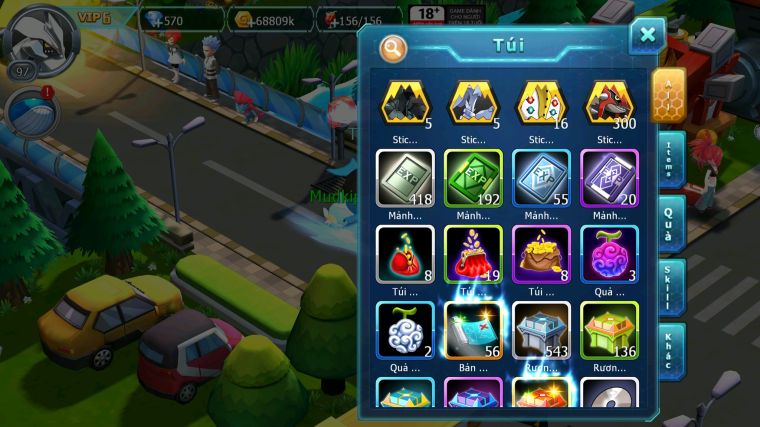Choose the brown gold sack item

click(x=541, y=254)
